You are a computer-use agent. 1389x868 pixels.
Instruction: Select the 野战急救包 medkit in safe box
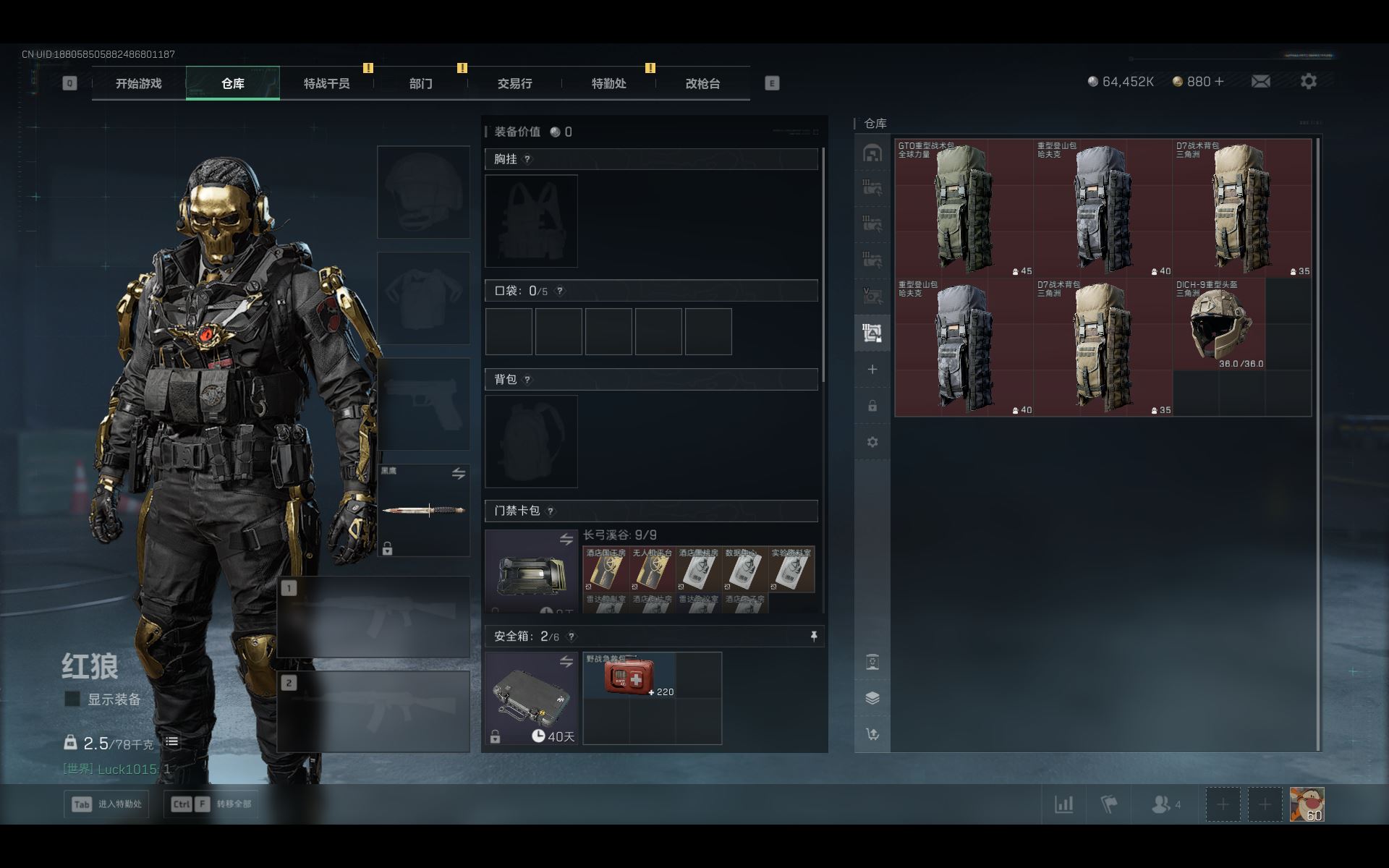pyautogui.click(x=629, y=676)
